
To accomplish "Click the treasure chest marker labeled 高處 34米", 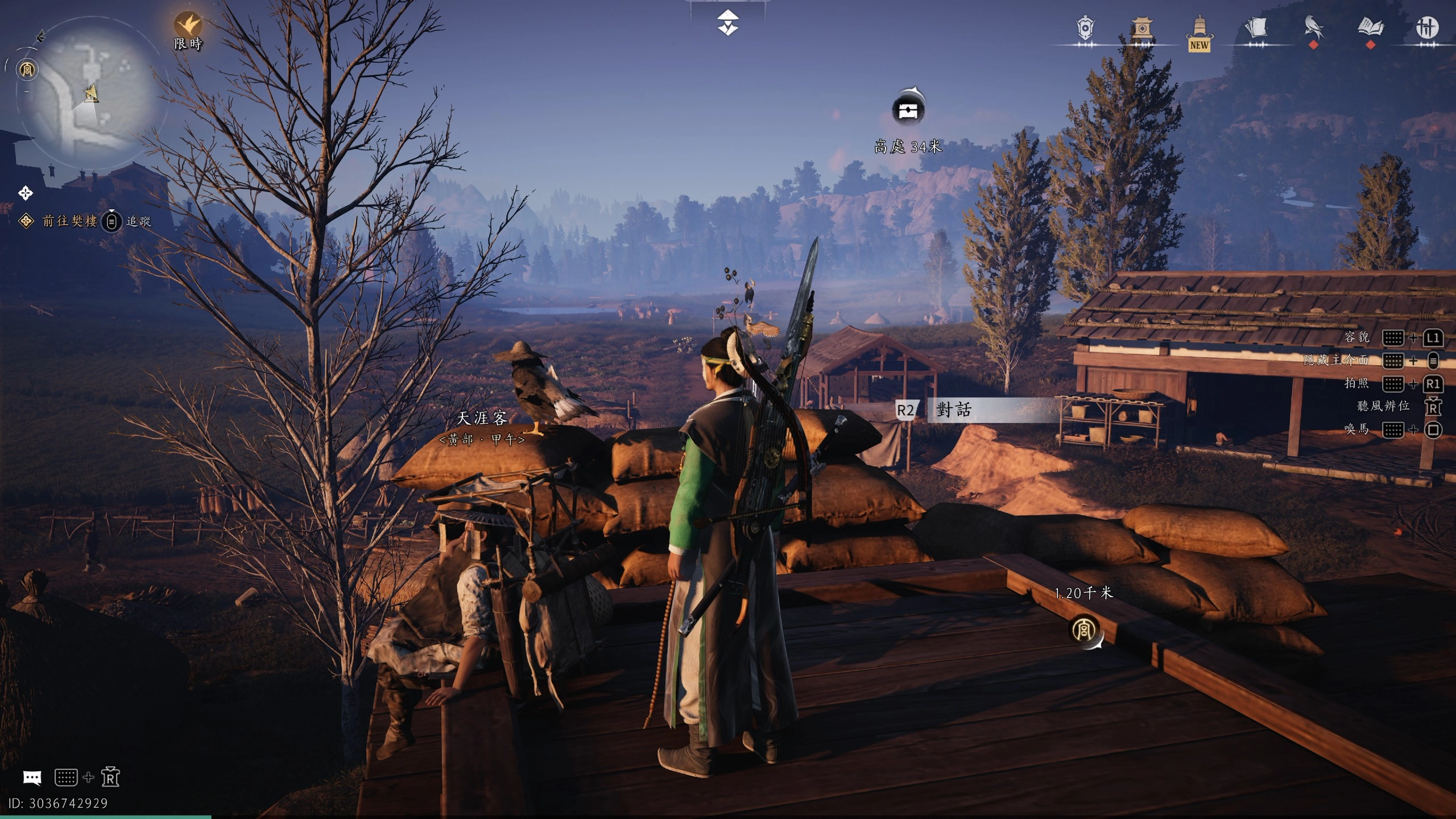I will [908, 110].
